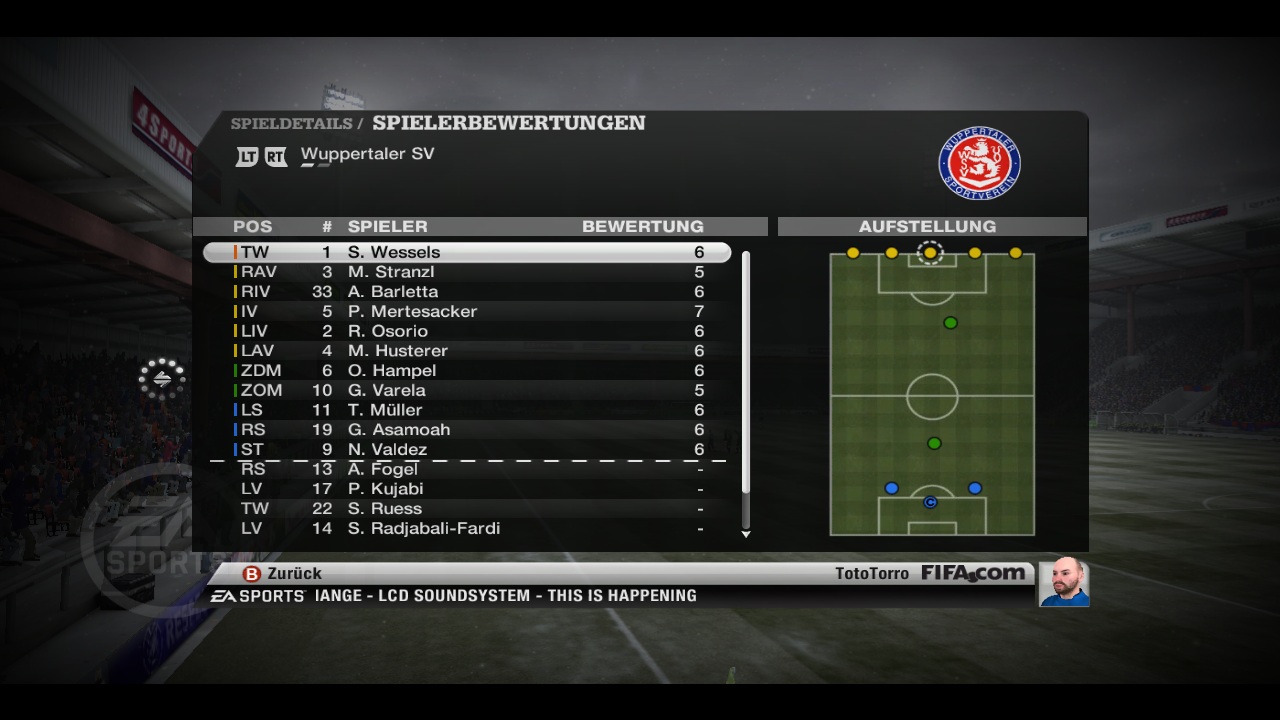This screenshot has height=720, width=1280.
Task: Select A. Barletta's rating row
Action: point(467,292)
